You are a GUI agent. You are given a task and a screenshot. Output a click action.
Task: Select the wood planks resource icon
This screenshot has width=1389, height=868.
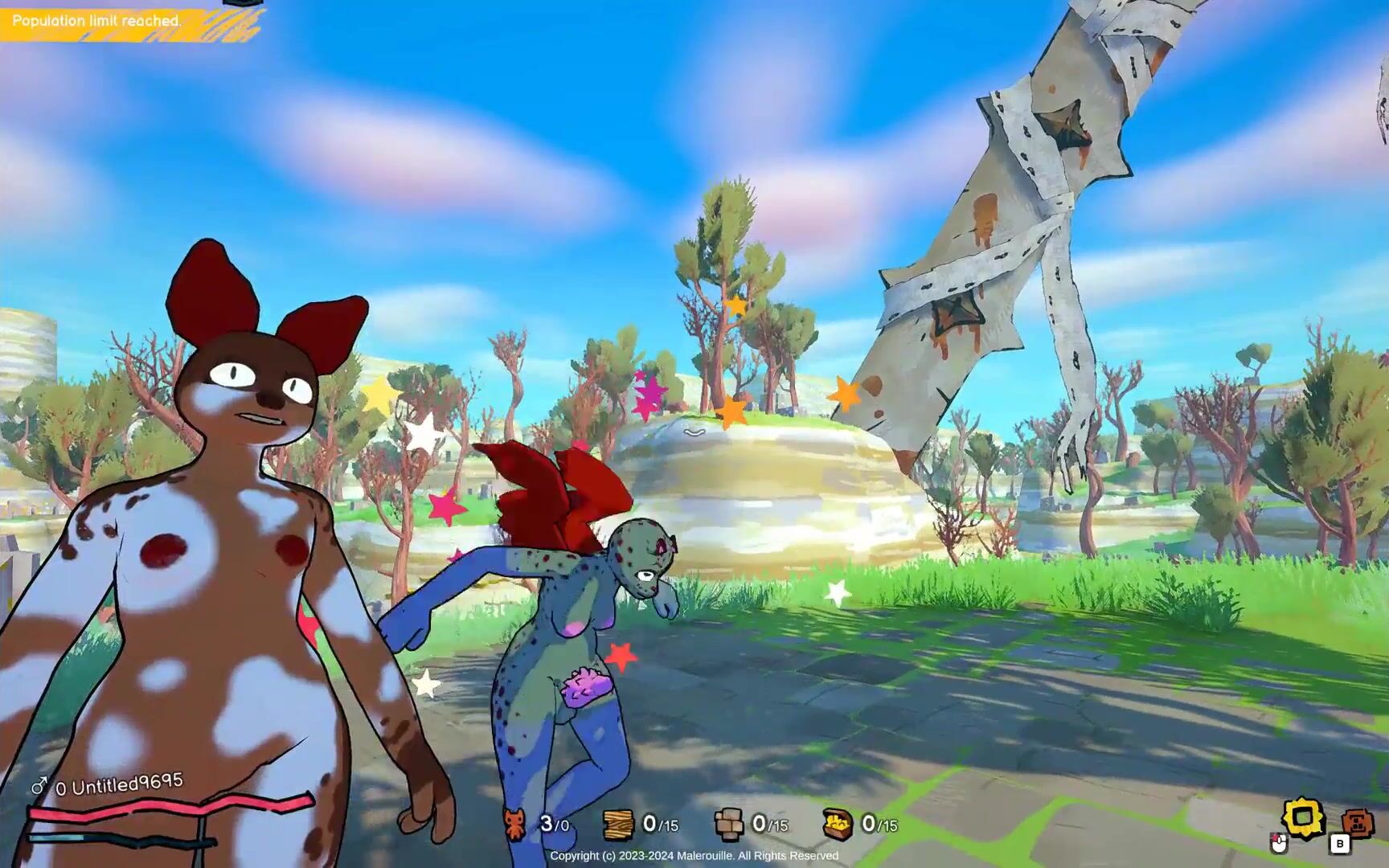tap(619, 824)
